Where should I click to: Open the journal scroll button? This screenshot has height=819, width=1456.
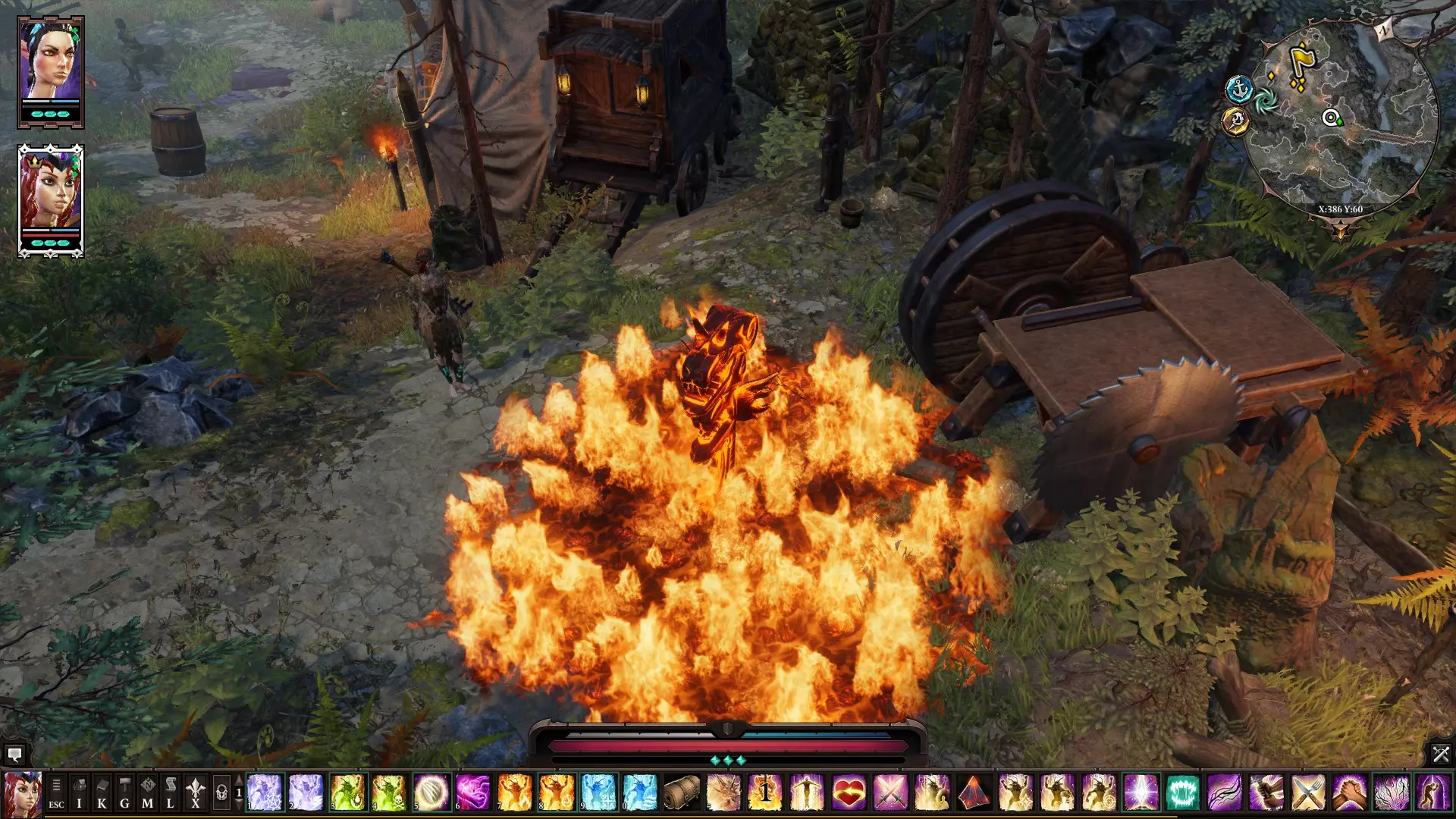(171, 792)
